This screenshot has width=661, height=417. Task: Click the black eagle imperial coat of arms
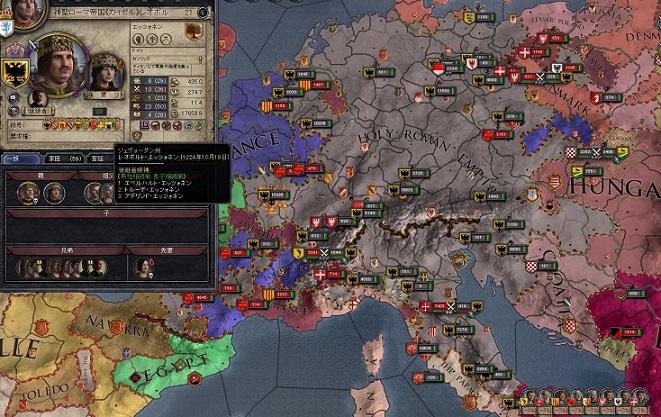(15, 71)
